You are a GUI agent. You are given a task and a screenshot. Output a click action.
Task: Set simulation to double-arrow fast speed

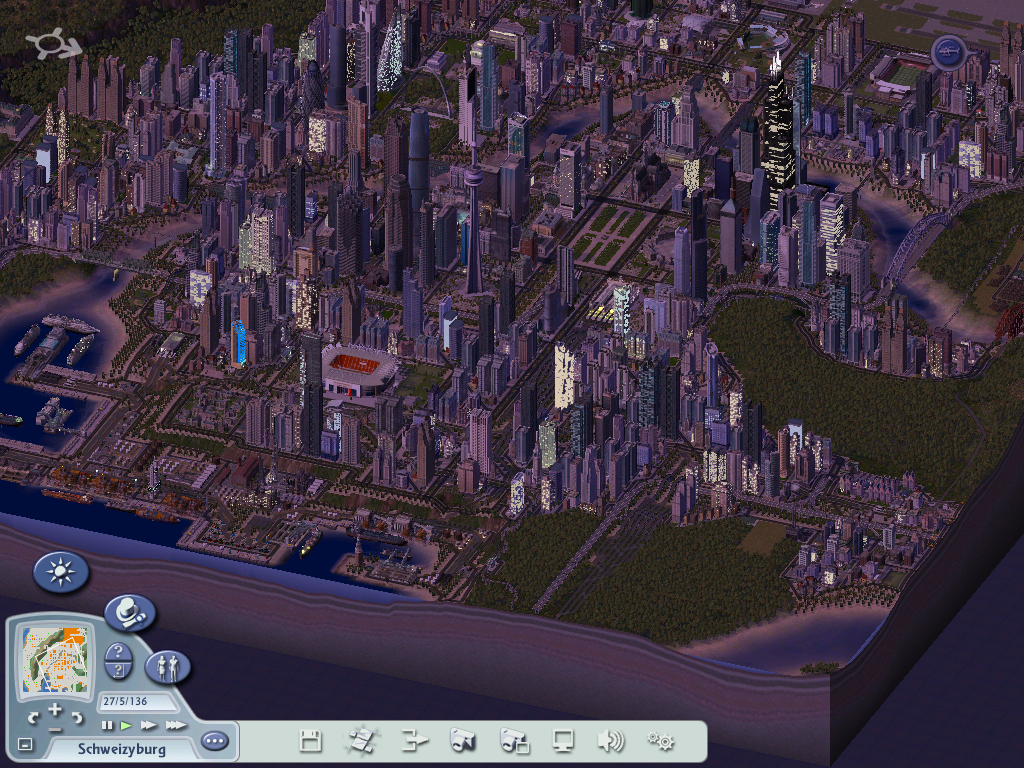[x=148, y=725]
